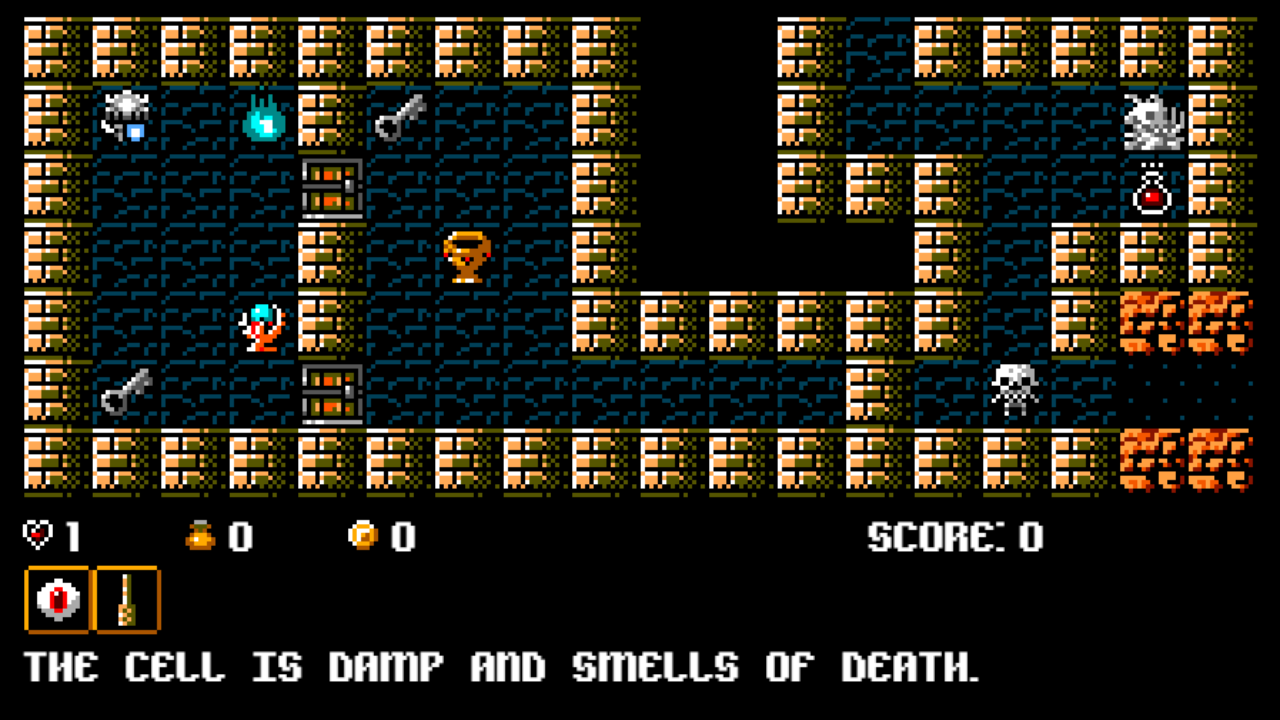This screenshot has width=1280, height=720.
Task: Select the eyeball amulet in inventory slot one
Action: (x=60, y=598)
